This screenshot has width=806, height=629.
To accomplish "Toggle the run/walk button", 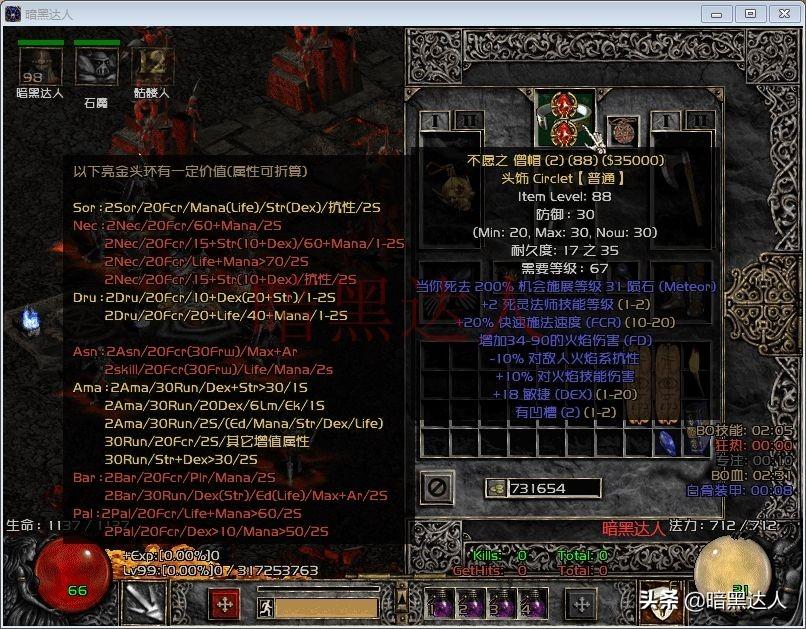I will point(264,606).
